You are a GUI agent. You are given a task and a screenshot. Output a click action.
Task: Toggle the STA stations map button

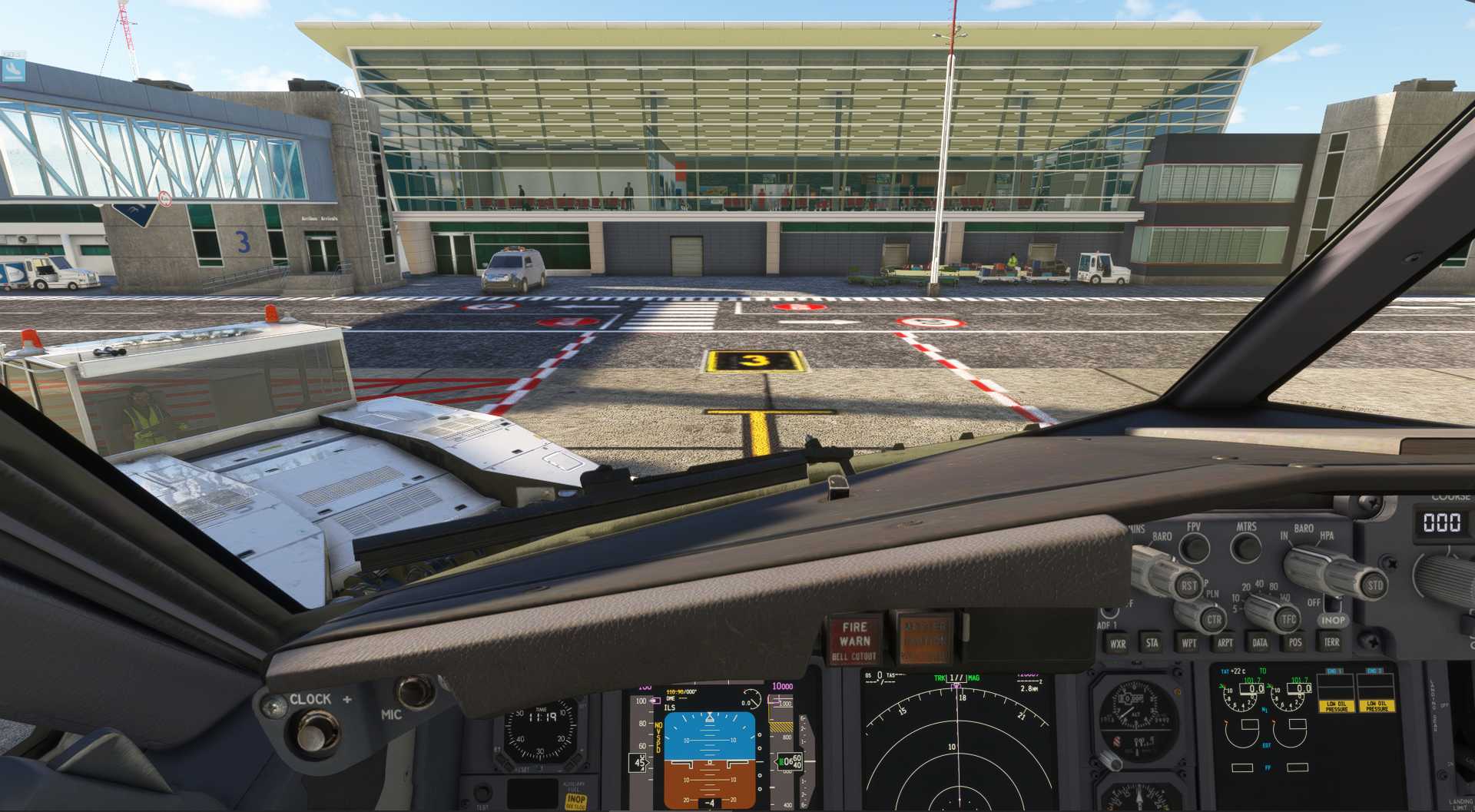click(1152, 643)
